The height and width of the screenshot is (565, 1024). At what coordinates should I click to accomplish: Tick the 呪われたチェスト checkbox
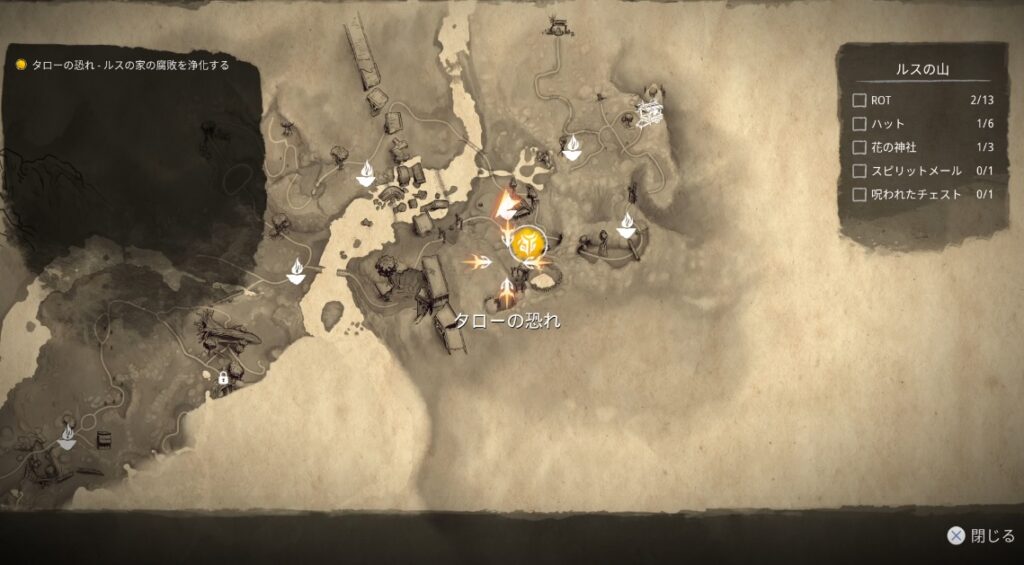coord(859,195)
